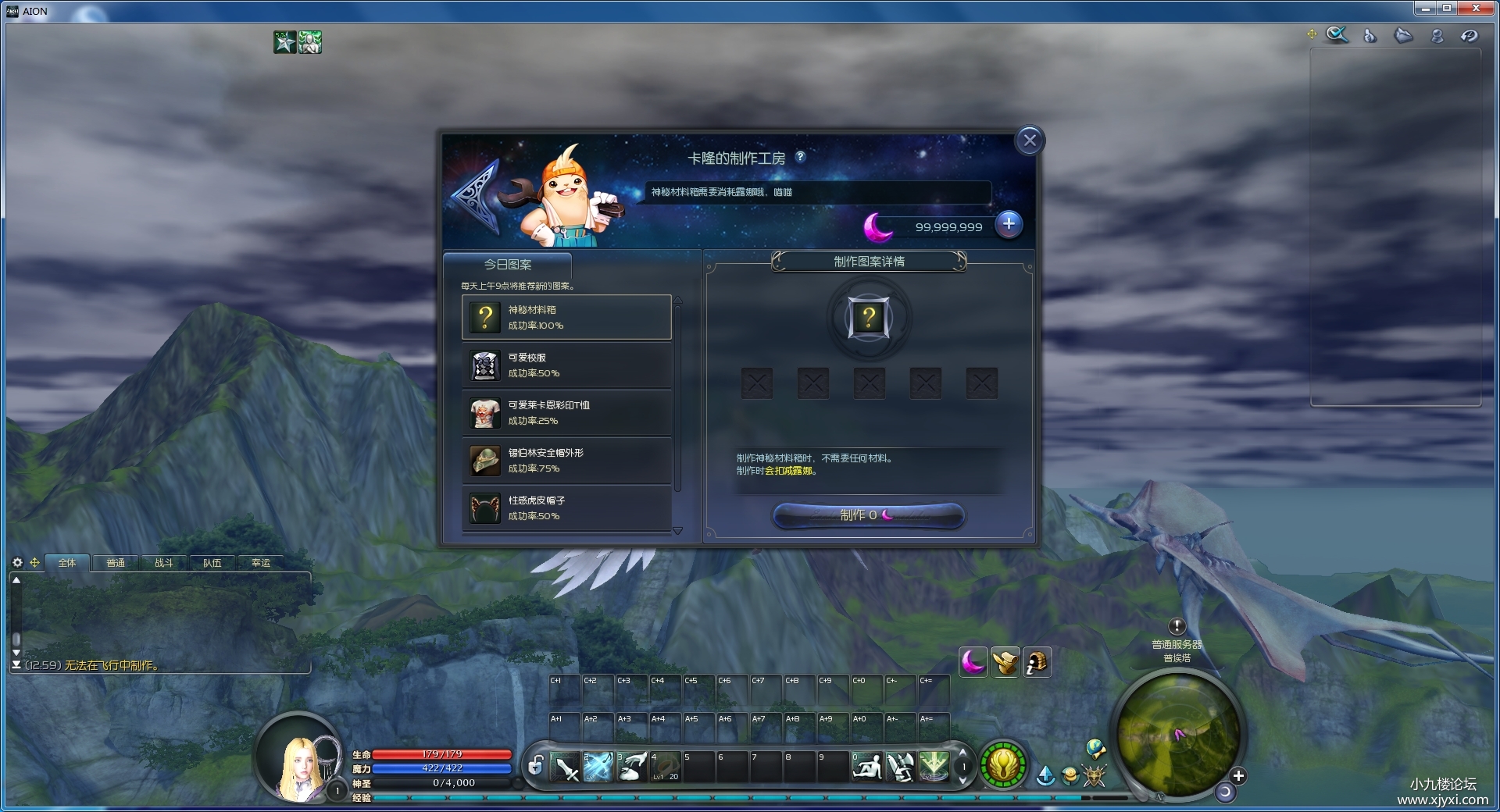The image size is (1500, 812).
Task: Select the 可爱校服 recipe
Action: (x=566, y=365)
